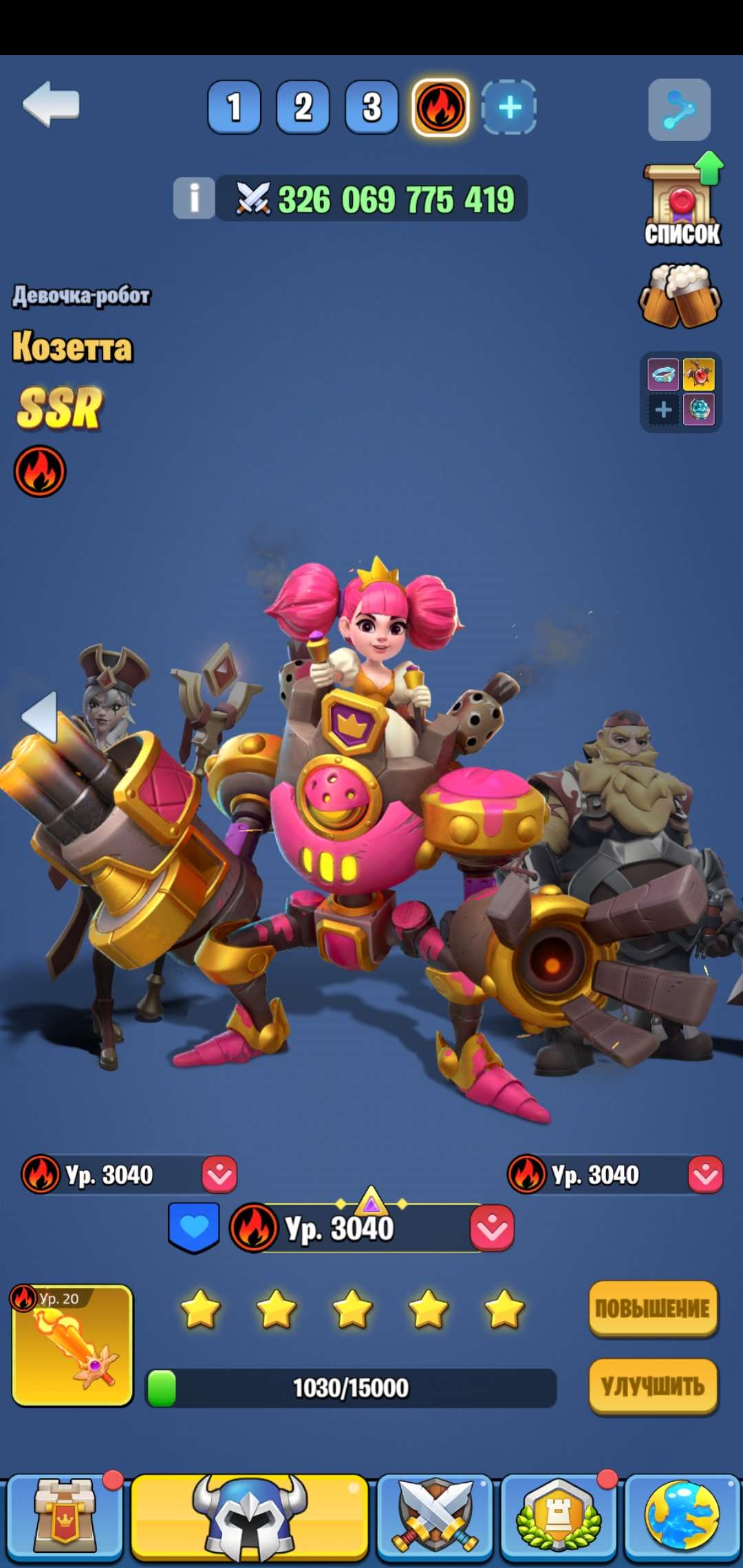743x1568 pixels.
Task: Tap the Улучшить button
Action: pos(653,1386)
